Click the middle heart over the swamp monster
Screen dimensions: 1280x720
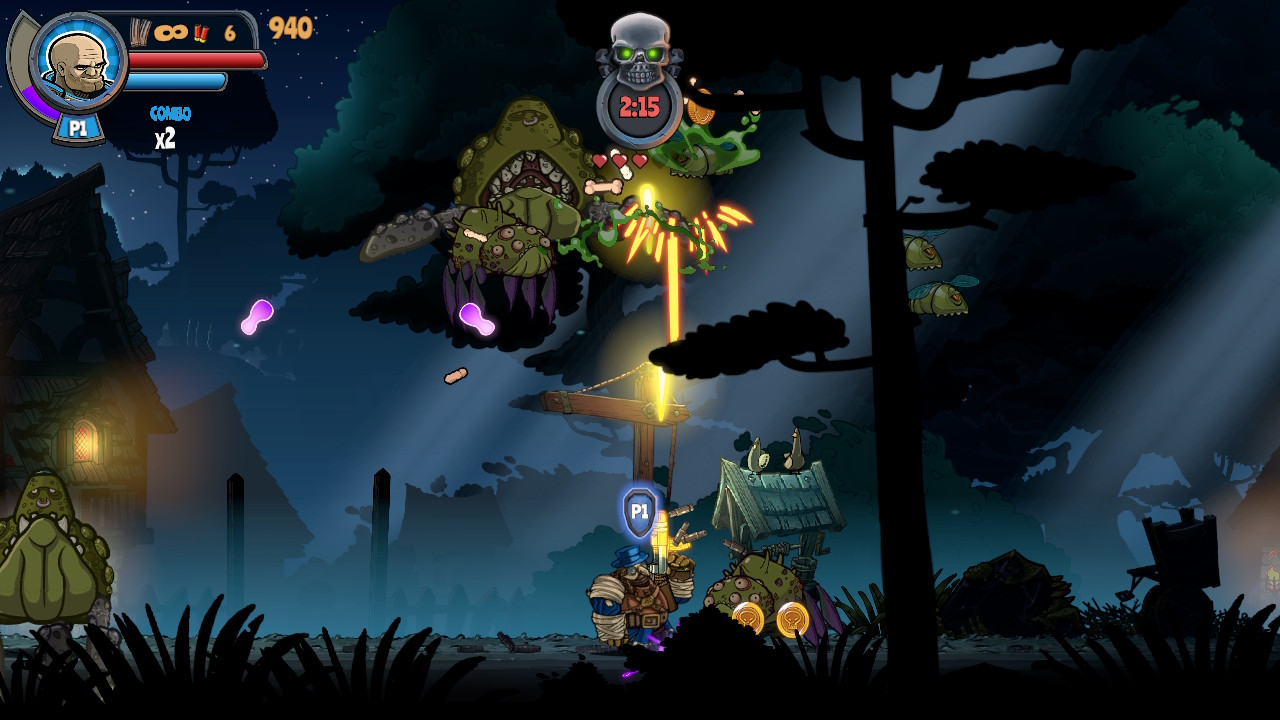[x=620, y=159]
